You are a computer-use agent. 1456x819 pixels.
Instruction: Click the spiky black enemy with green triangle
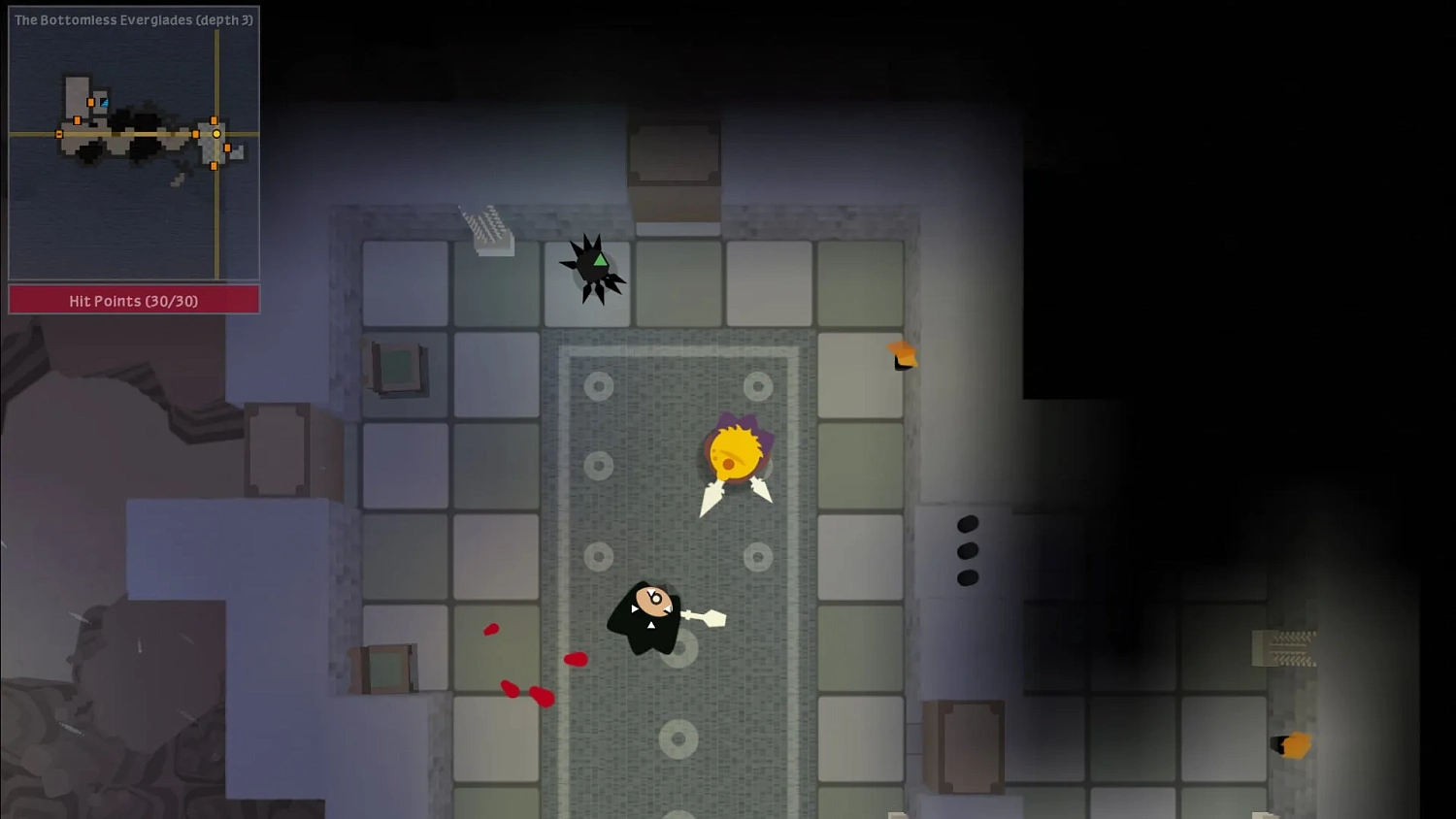(x=590, y=269)
